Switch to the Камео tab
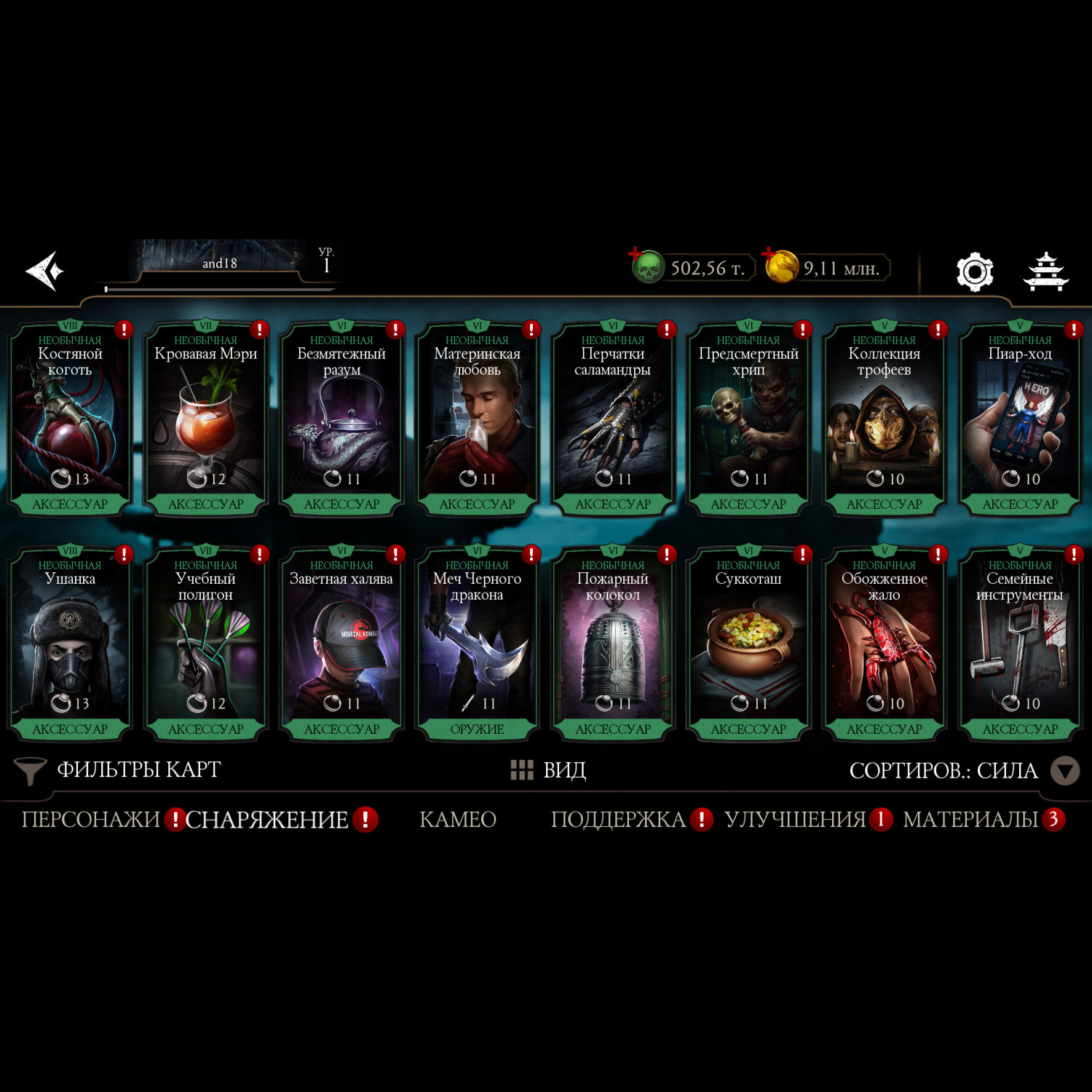The image size is (1092, 1092). pos(458,820)
